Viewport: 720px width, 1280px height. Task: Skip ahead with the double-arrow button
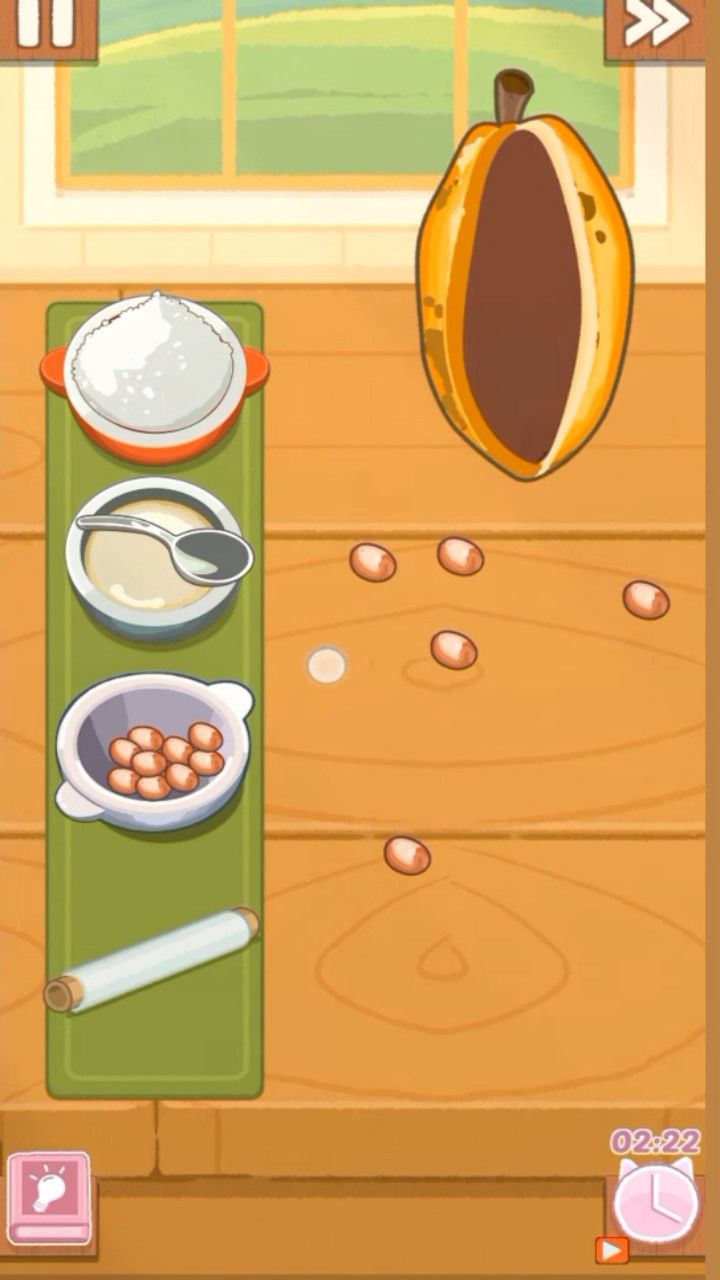click(657, 24)
